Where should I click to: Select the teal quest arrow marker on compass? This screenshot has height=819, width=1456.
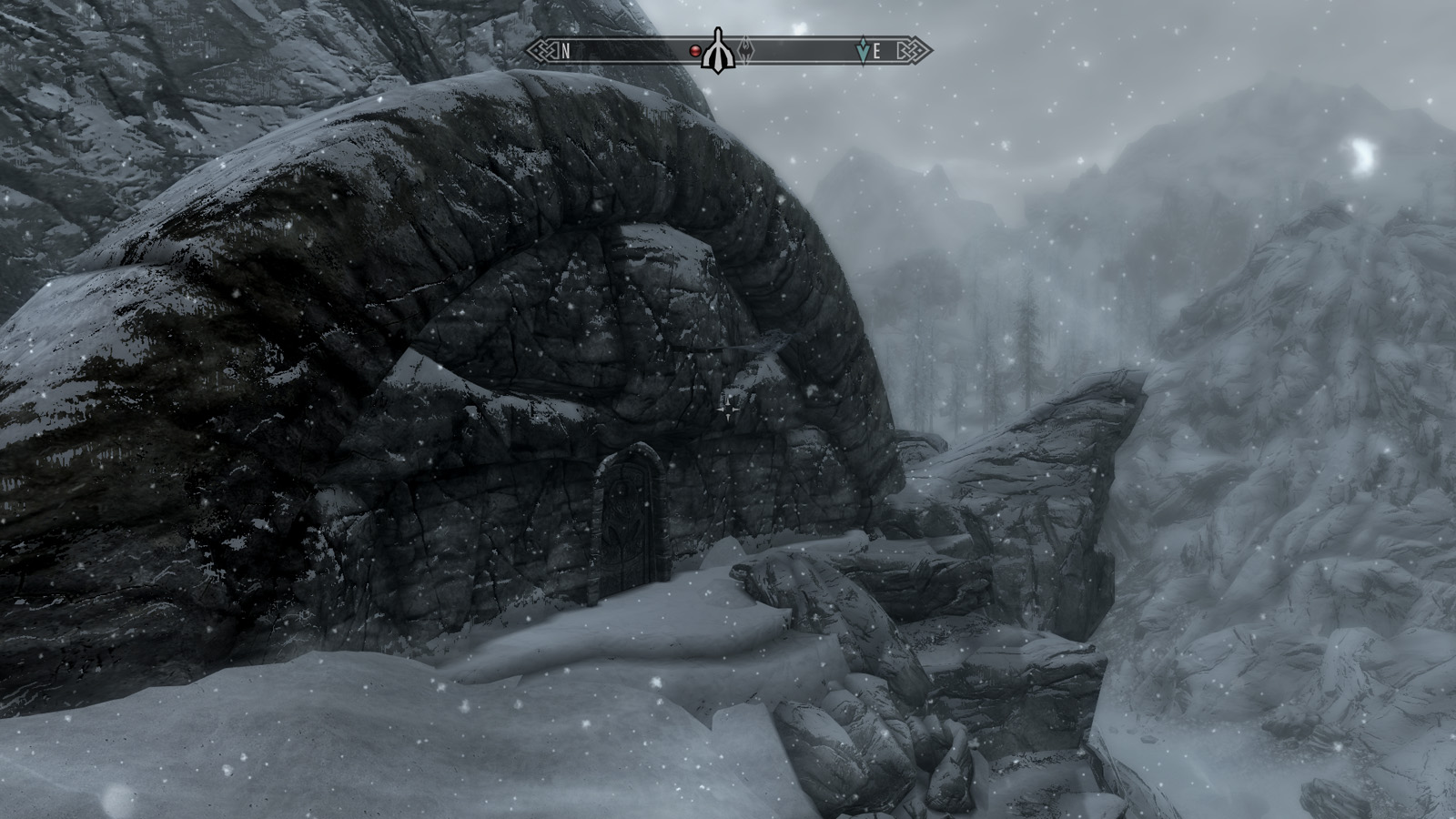point(863,51)
